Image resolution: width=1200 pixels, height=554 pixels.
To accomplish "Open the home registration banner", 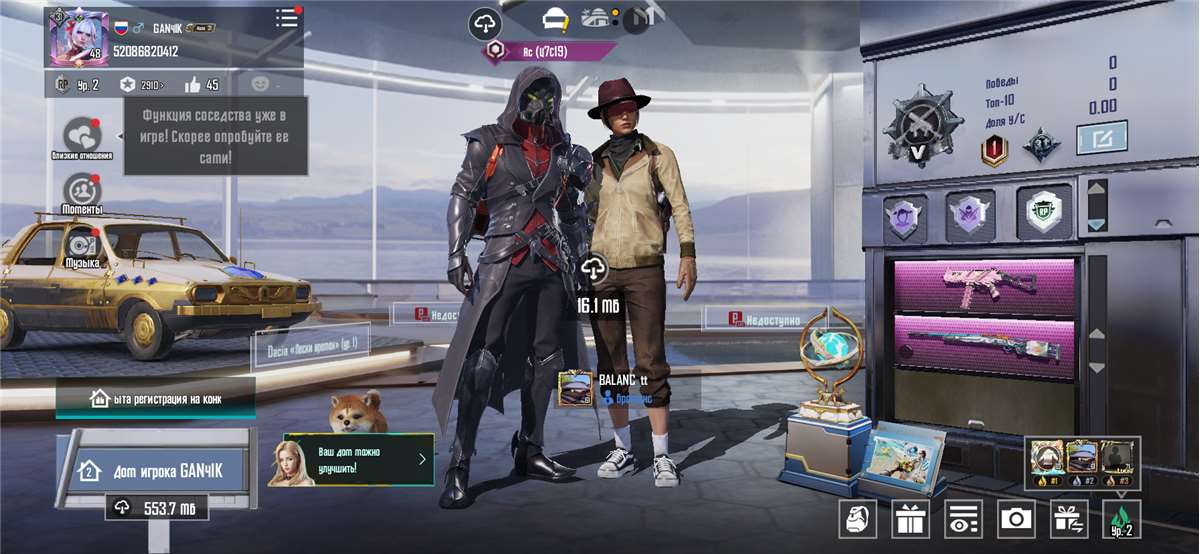I will [x=155, y=399].
